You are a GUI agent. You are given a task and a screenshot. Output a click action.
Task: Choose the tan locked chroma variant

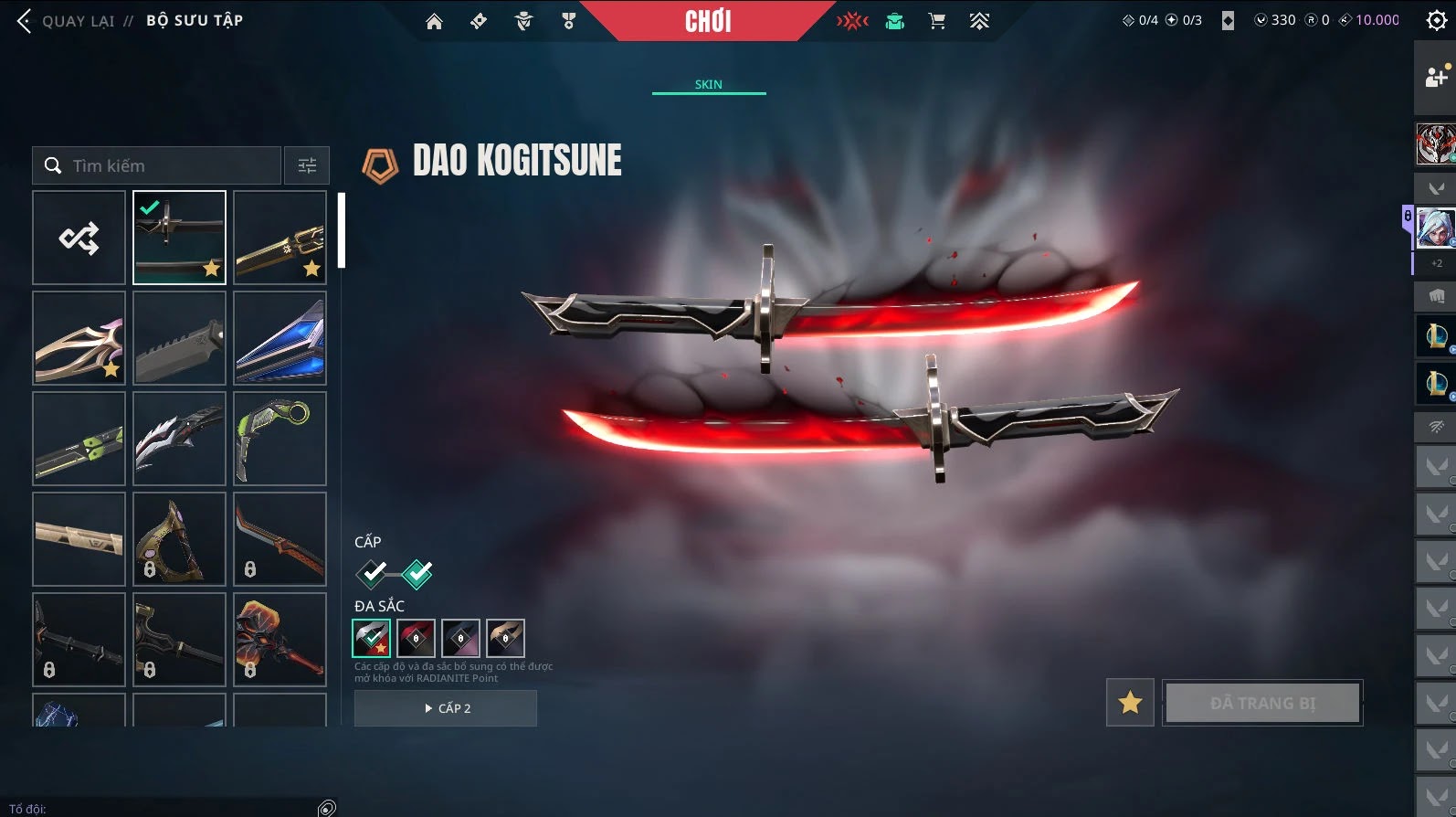click(x=505, y=638)
